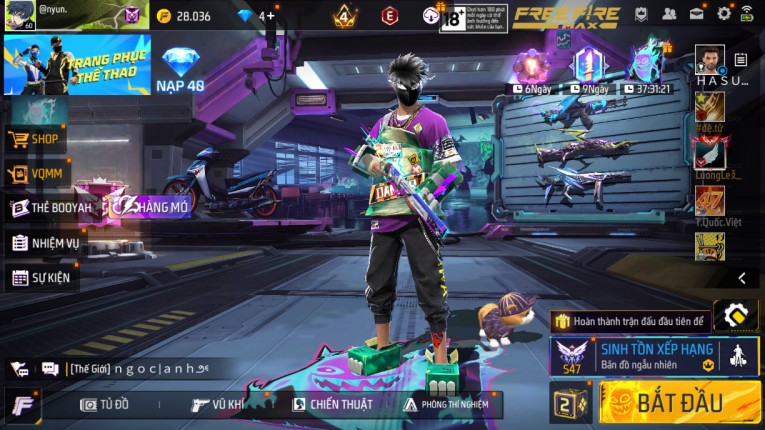Open the SHOP menu
The width and height of the screenshot is (765, 430).
(x=36, y=139)
